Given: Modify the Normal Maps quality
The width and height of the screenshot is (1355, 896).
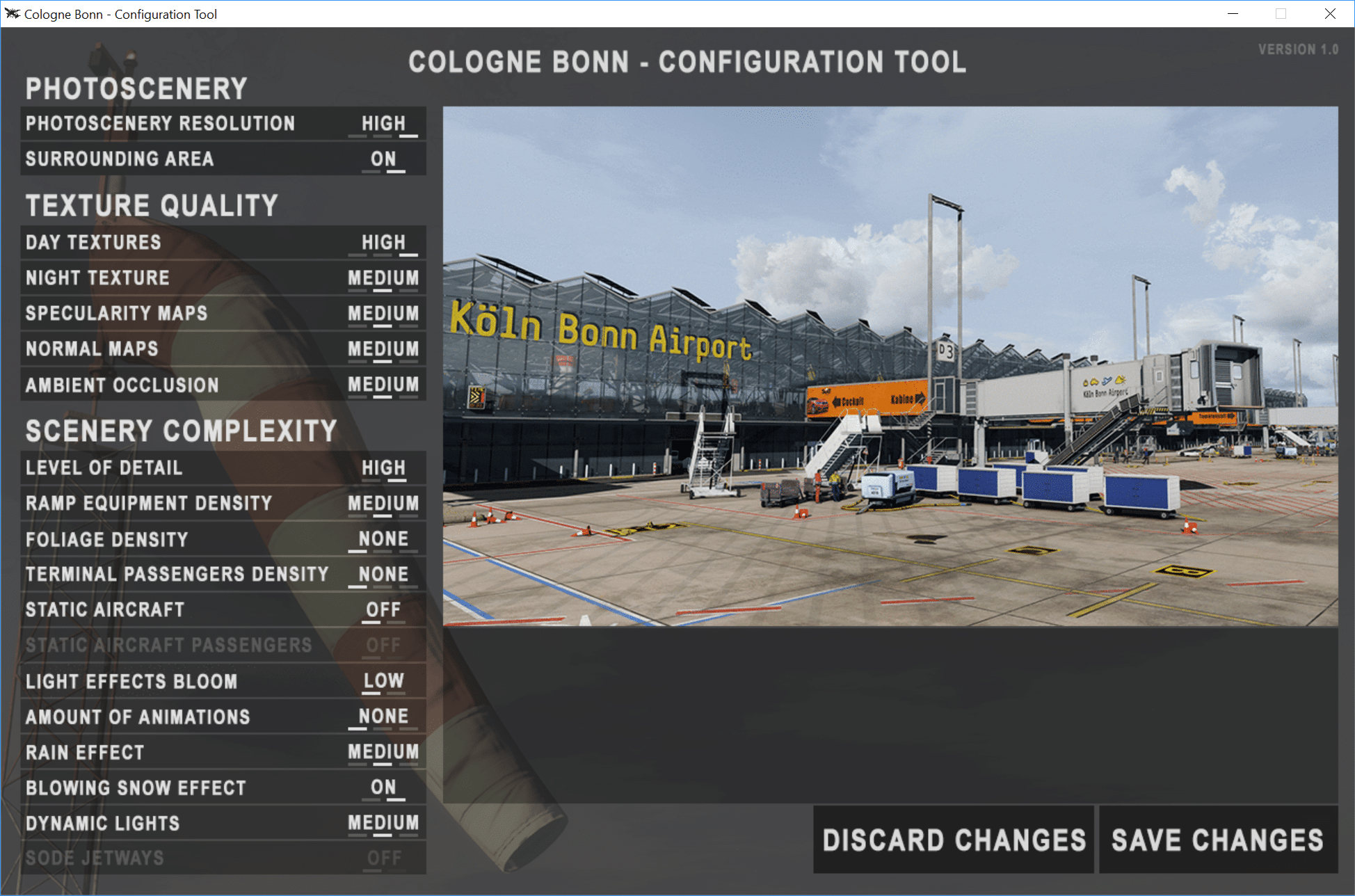Looking at the screenshot, I should 383,349.
